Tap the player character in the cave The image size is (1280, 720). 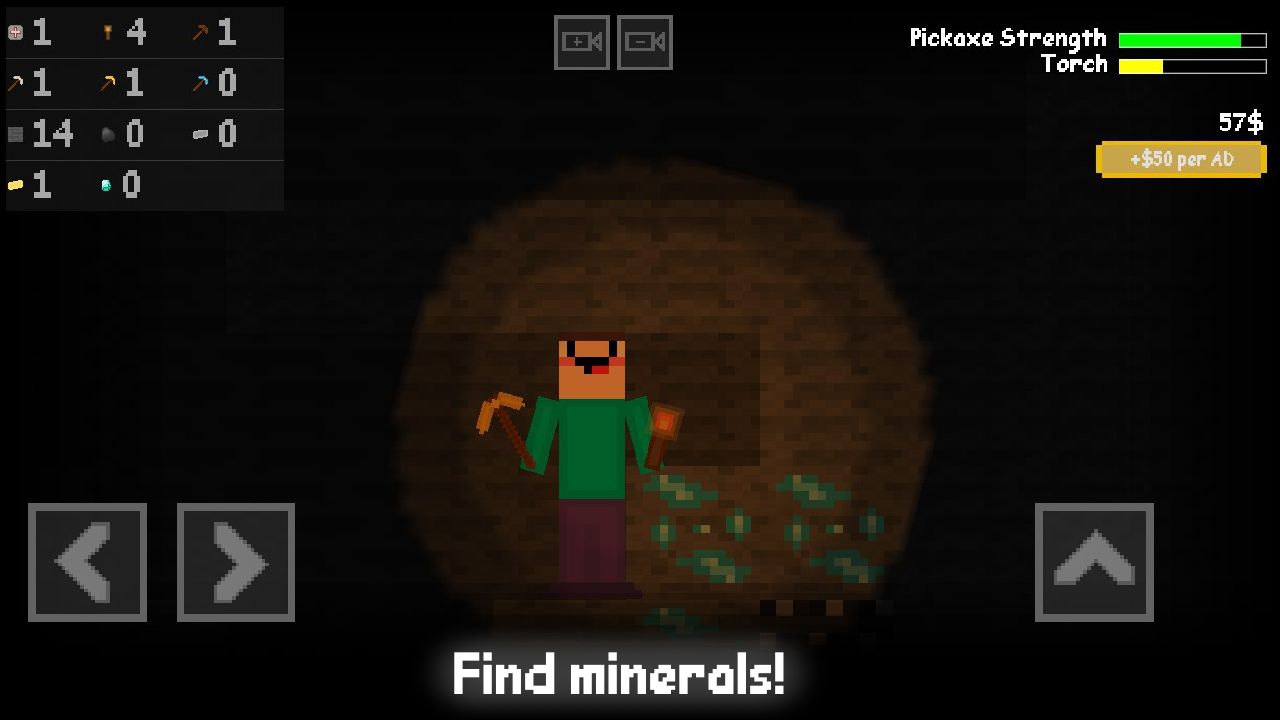click(x=590, y=450)
